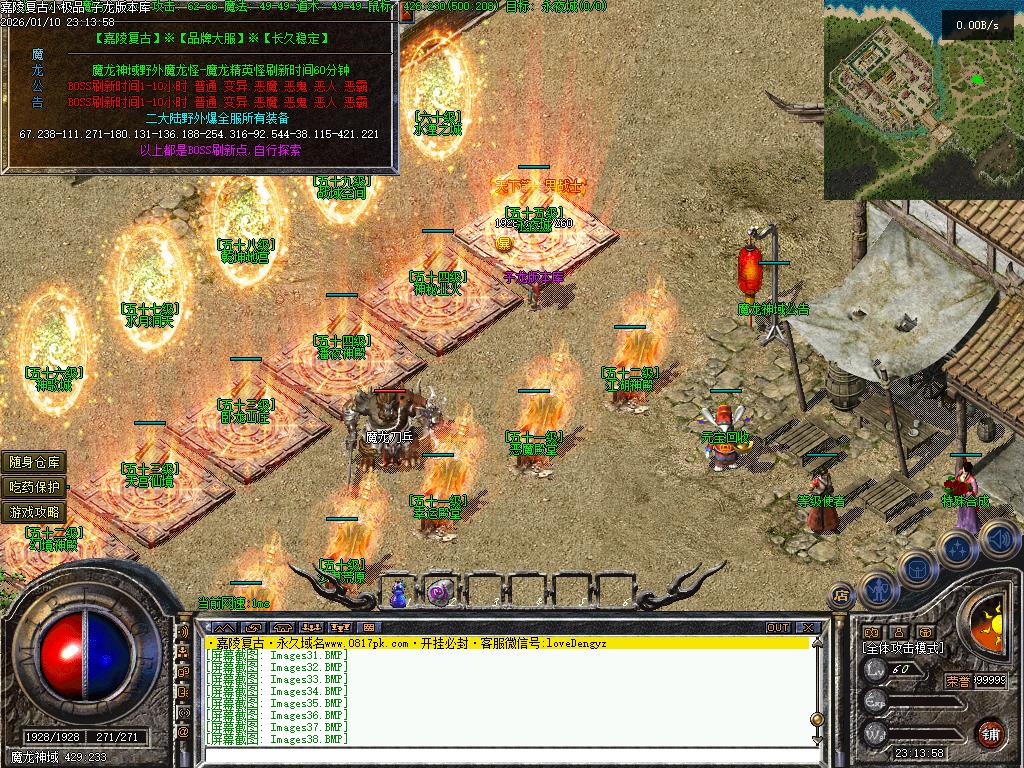Click the minimap in the corner
The image size is (1024, 768).
tap(923, 99)
